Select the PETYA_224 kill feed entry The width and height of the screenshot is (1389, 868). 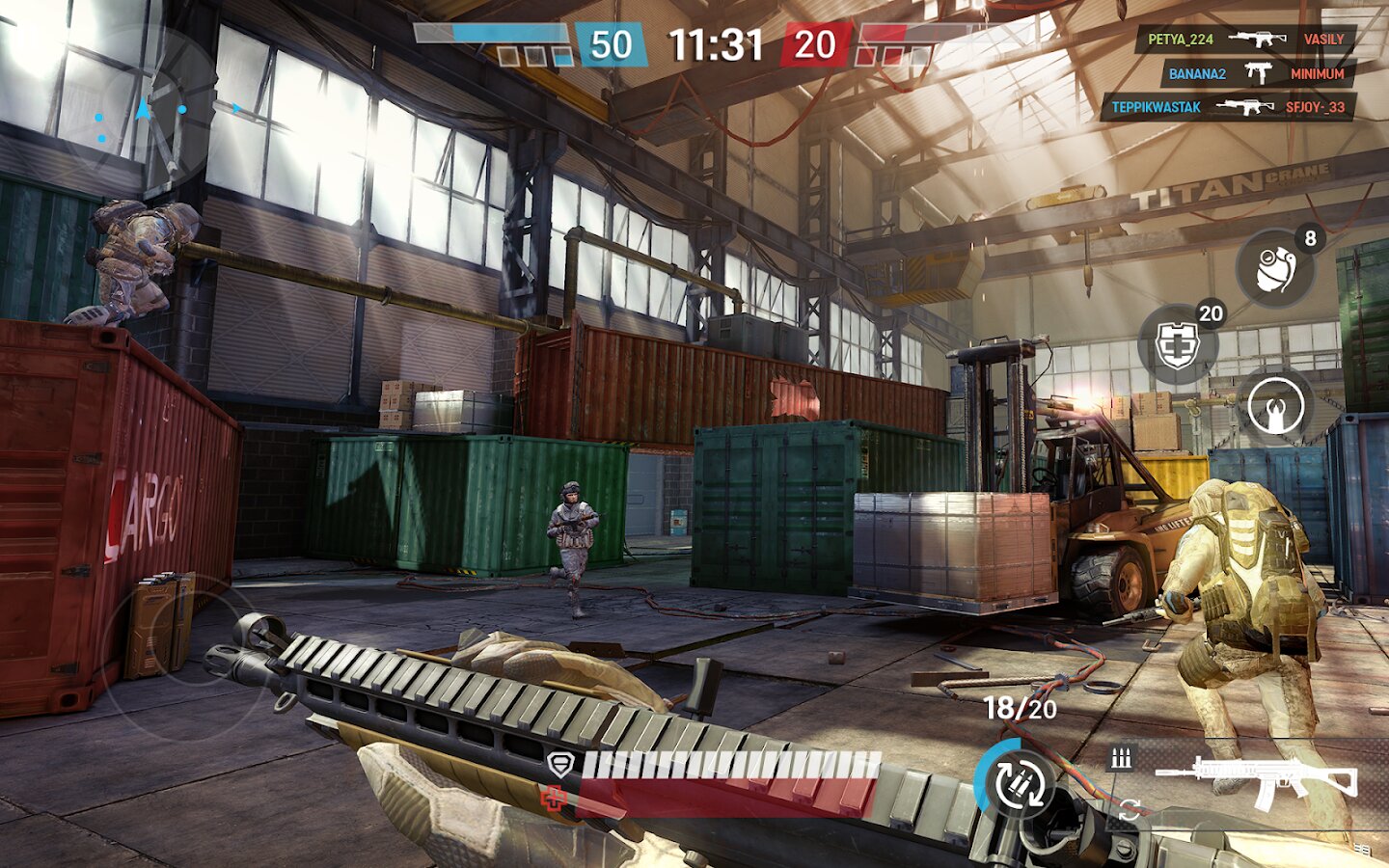click(1245, 40)
